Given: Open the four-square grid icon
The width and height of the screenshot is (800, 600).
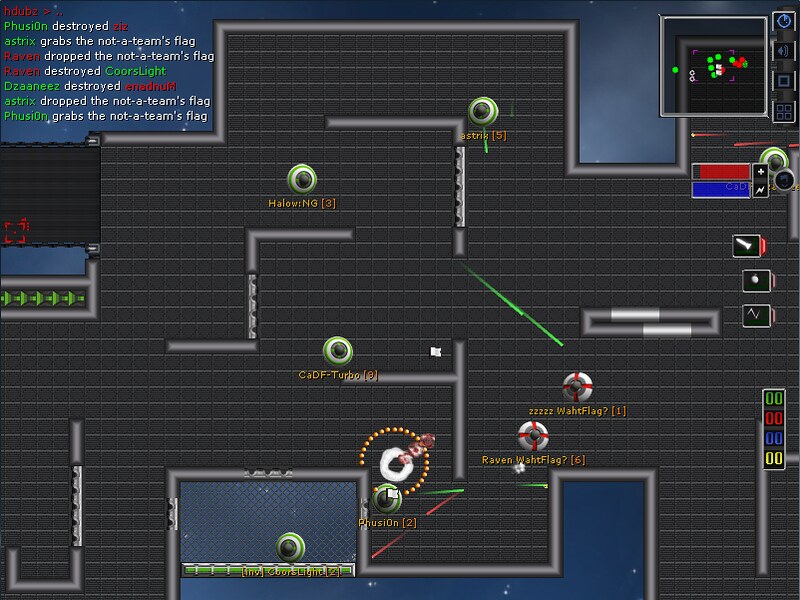Looking at the screenshot, I should coord(784,111).
